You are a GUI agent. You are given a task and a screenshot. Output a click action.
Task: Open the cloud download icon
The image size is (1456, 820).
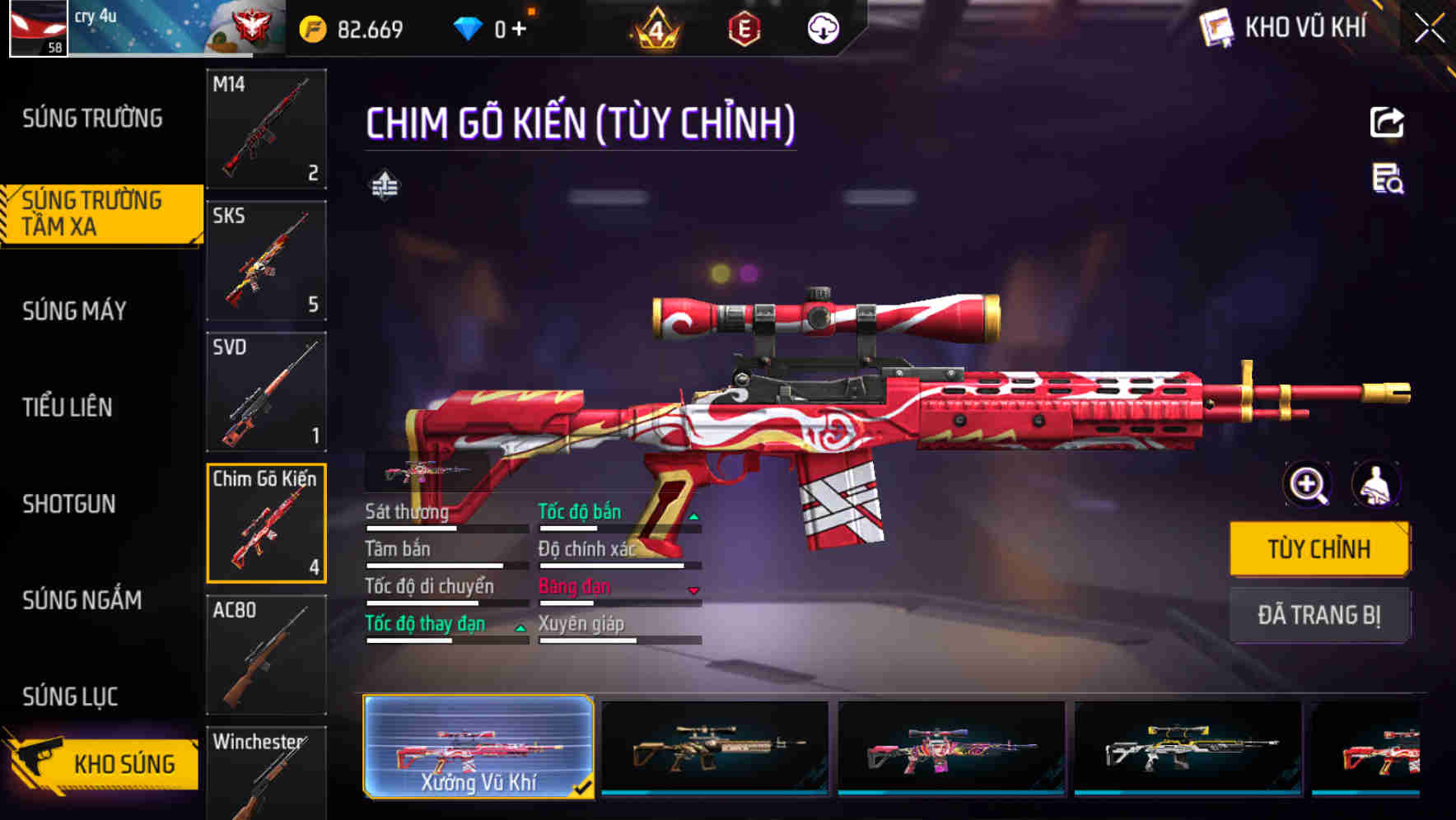click(x=823, y=26)
